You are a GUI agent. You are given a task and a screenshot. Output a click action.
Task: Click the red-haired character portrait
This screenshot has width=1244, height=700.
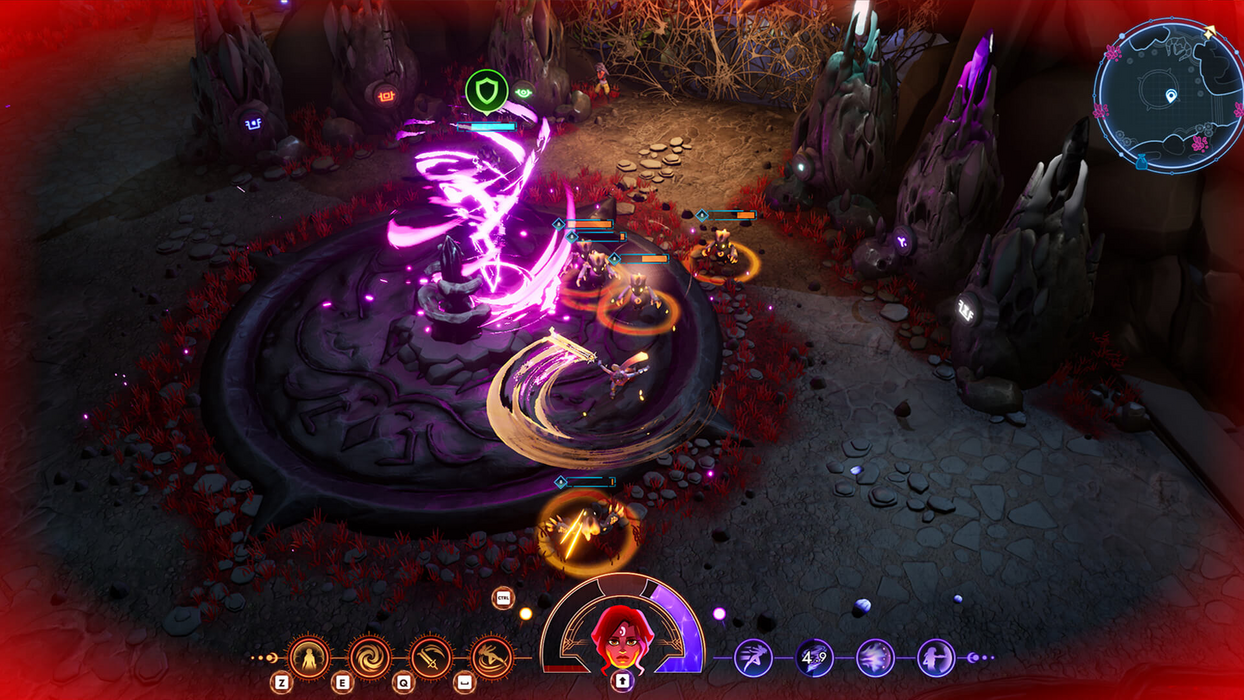(x=620, y=640)
